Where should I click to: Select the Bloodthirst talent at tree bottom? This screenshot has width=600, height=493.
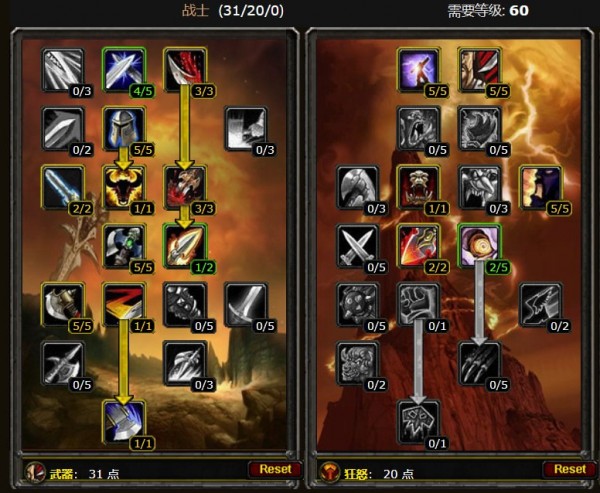pos(417,419)
